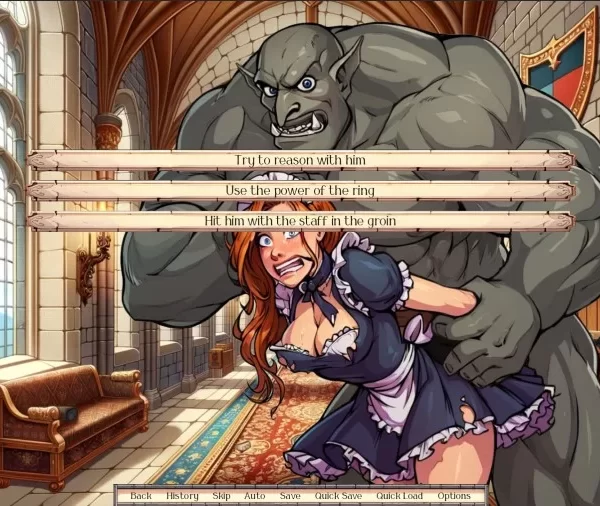Toggle Auto advance mode
The width and height of the screenshot is (600, 506).
click(254, 496)
